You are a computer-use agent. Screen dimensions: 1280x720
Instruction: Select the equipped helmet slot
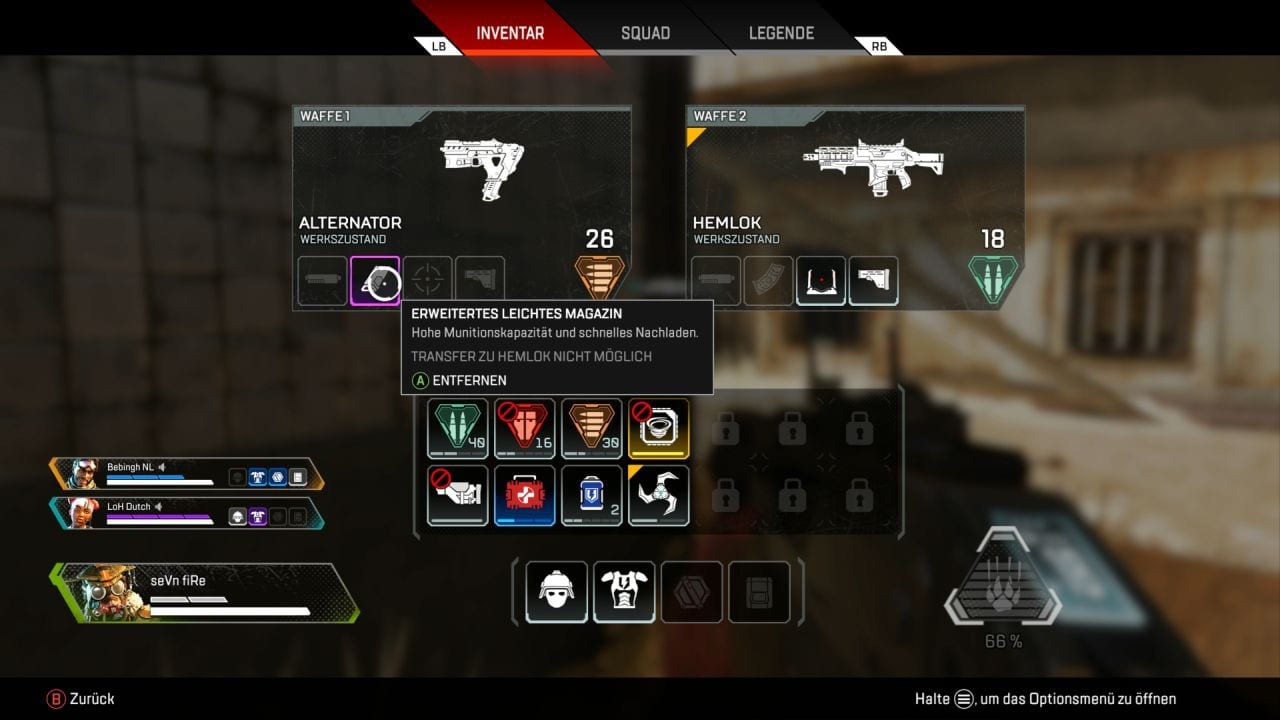click(x=557, y=592)
